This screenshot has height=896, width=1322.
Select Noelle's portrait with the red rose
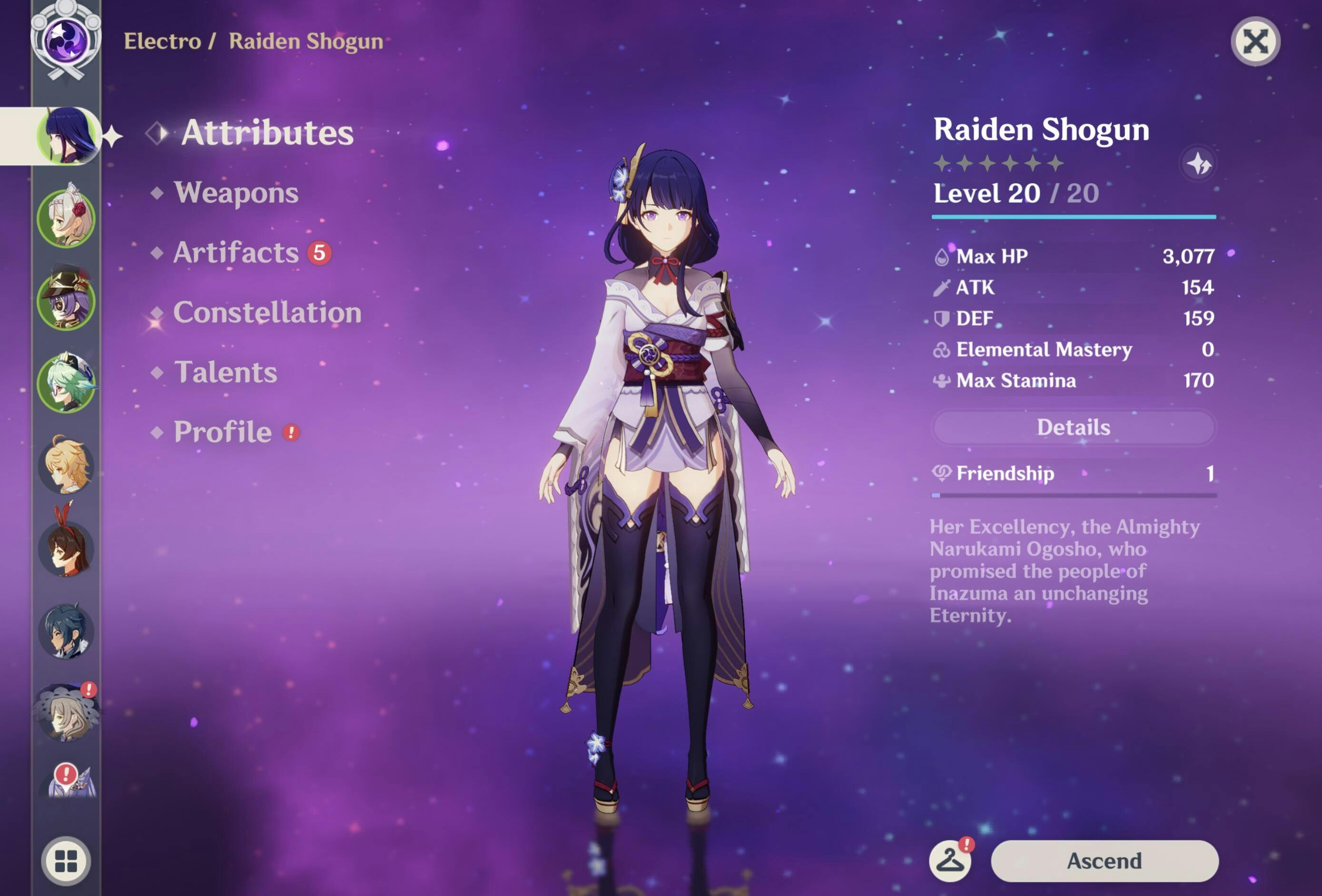pyautogui.click(x=66, y=218)
